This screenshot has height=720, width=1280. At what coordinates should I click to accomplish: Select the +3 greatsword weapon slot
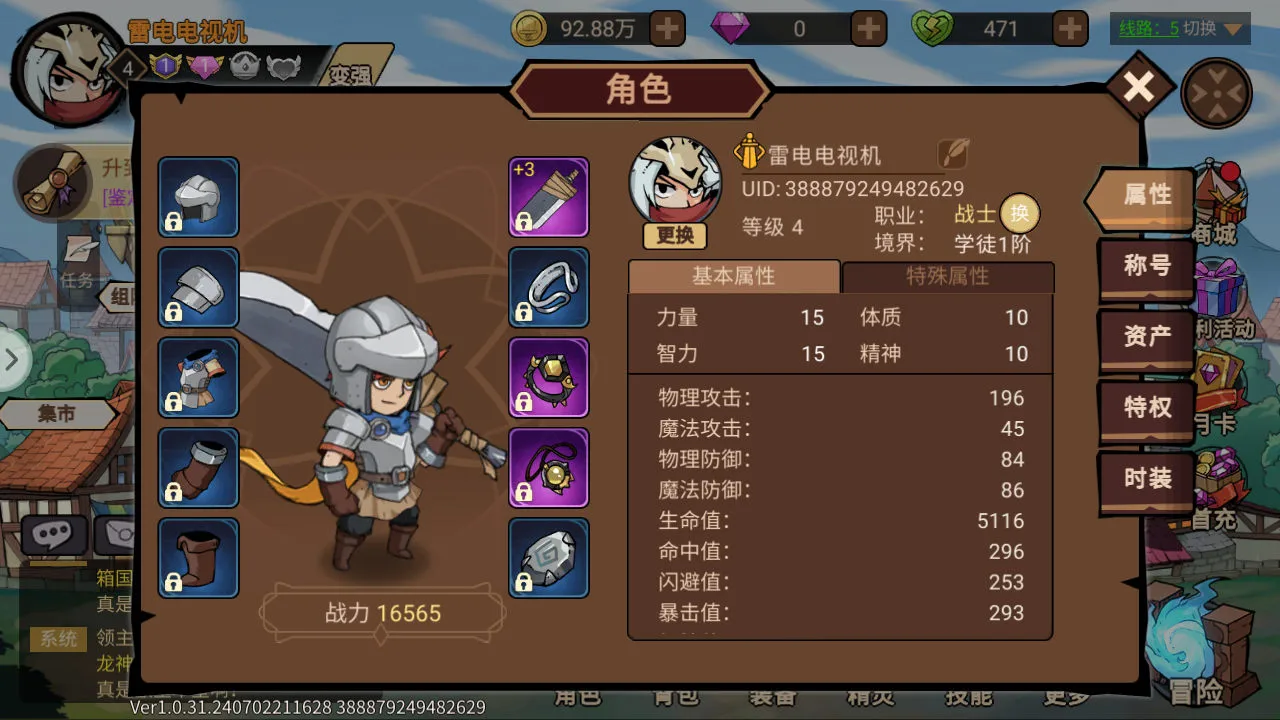pyautogui.click(x=549, y=197)
